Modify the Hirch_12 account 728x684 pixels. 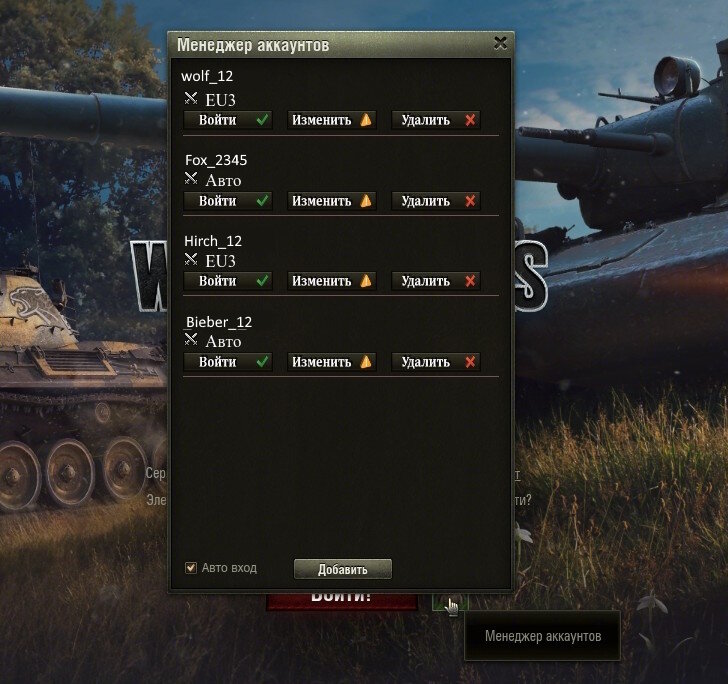coord(332,281)
